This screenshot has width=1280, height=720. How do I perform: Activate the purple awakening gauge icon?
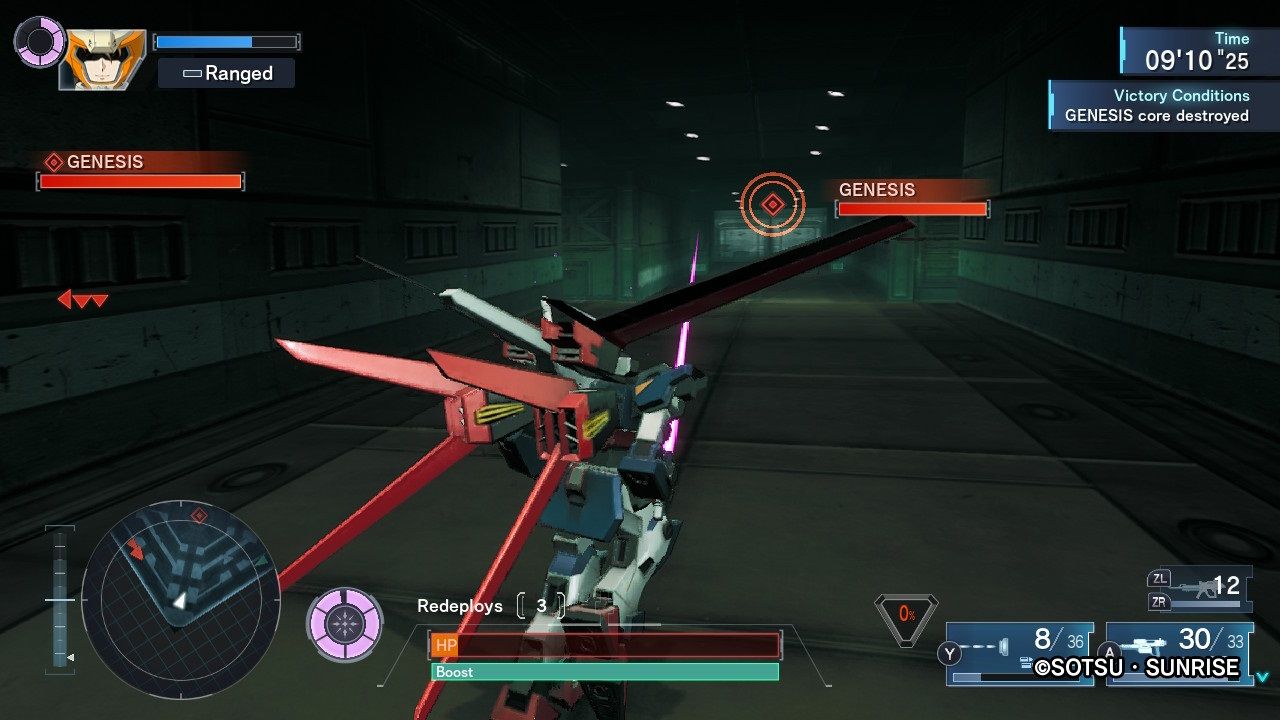pyautogui.click(x=345, y=624)
